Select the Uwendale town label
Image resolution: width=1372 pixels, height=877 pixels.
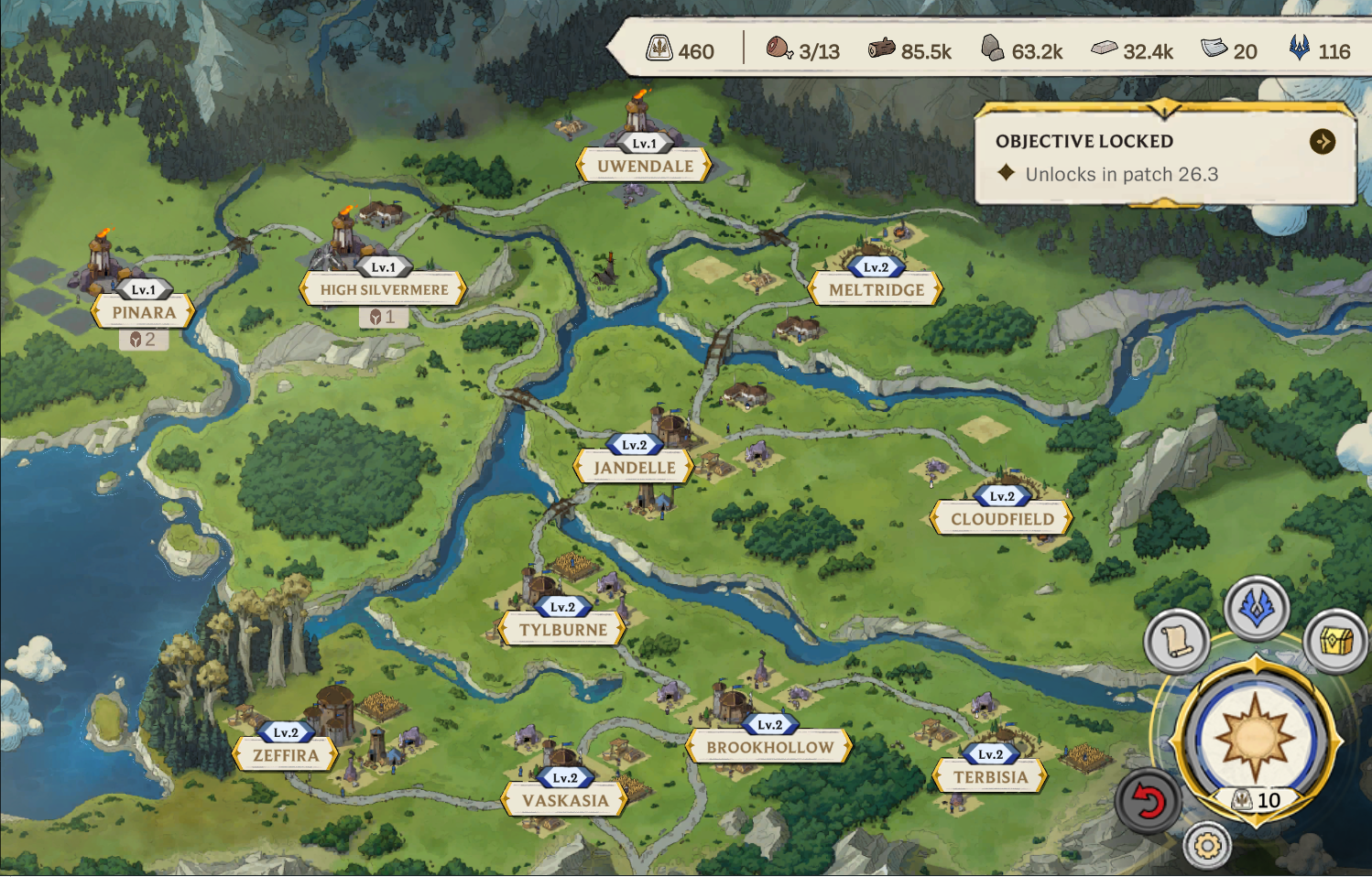click(645, 167)
